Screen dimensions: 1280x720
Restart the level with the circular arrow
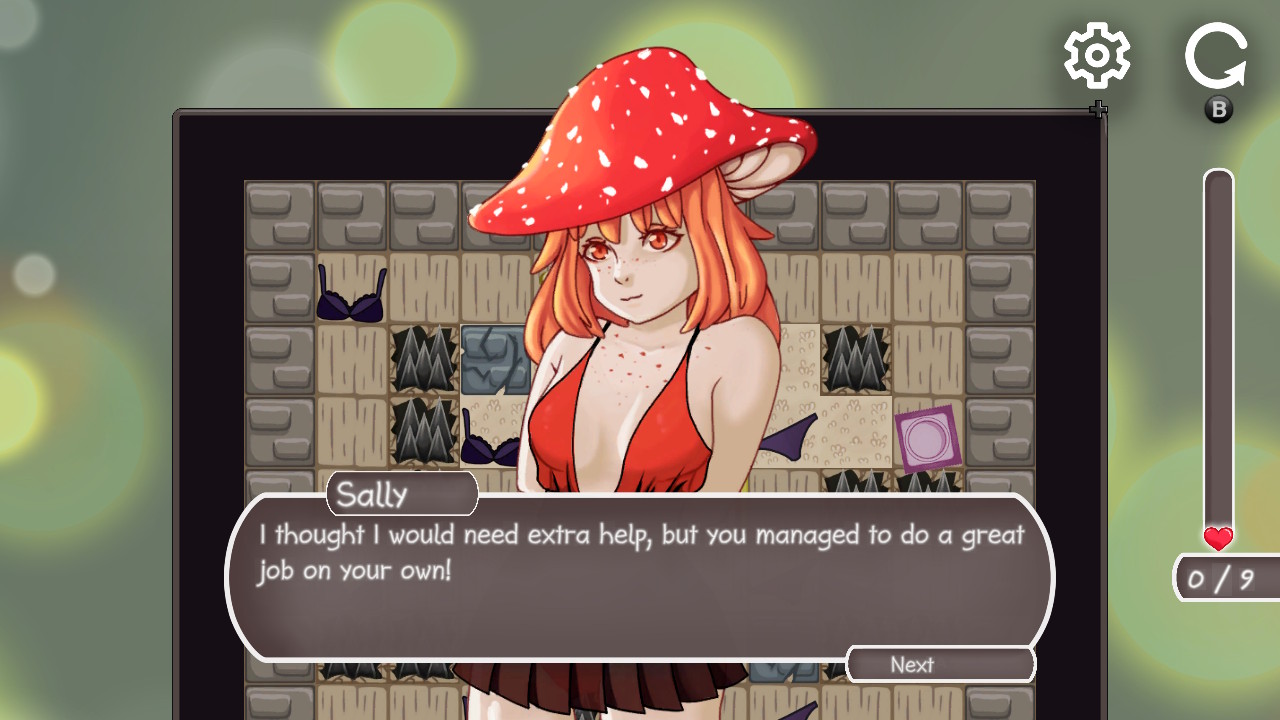pos(1215,55)
